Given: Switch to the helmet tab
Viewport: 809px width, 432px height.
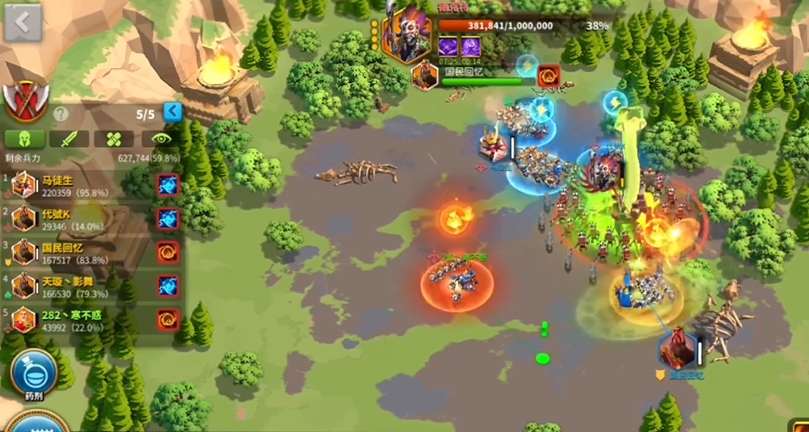Looking at the screenshot, I should [x=24, y=139].
